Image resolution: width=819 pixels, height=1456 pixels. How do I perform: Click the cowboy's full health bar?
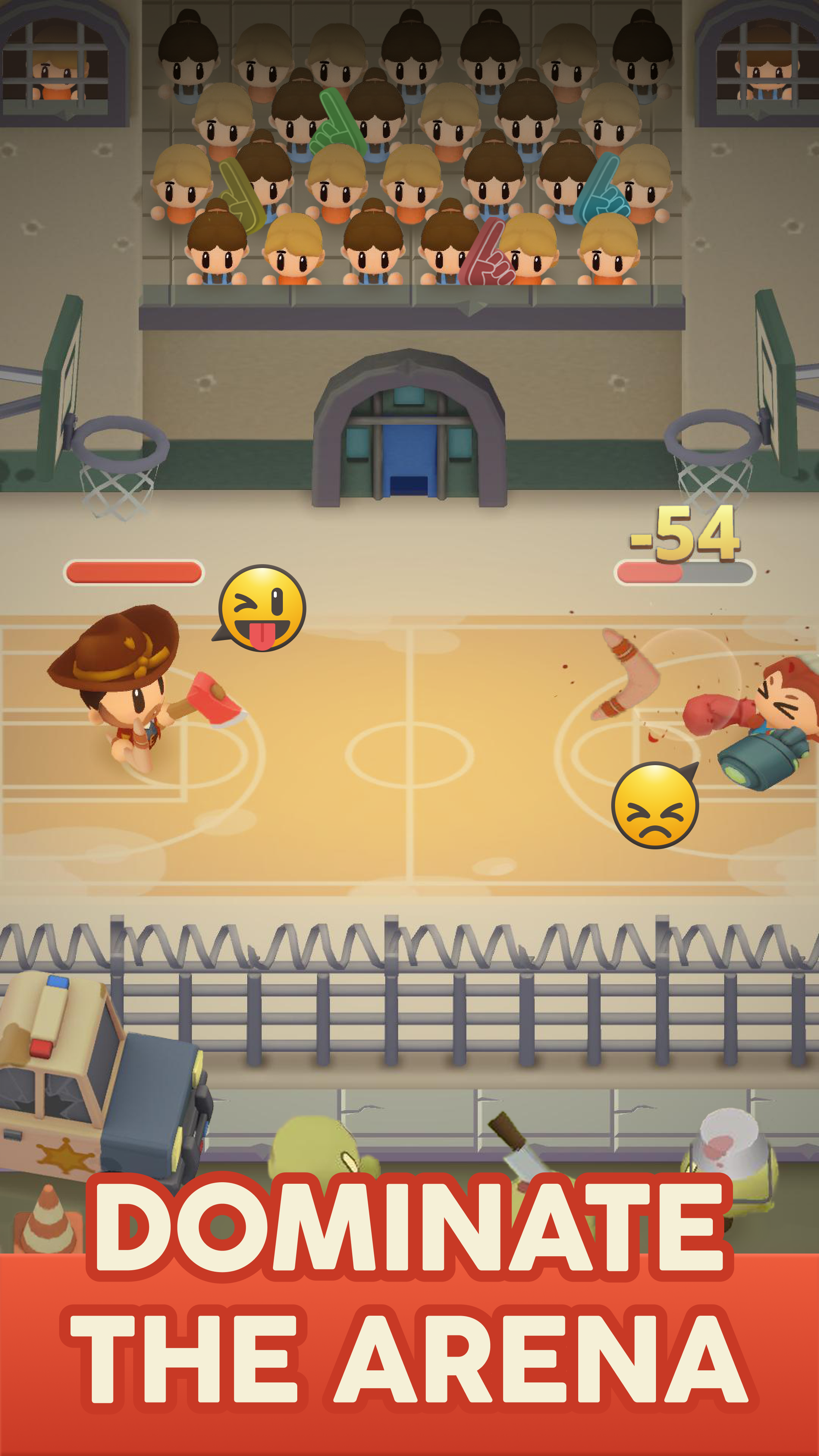point(133,572)
